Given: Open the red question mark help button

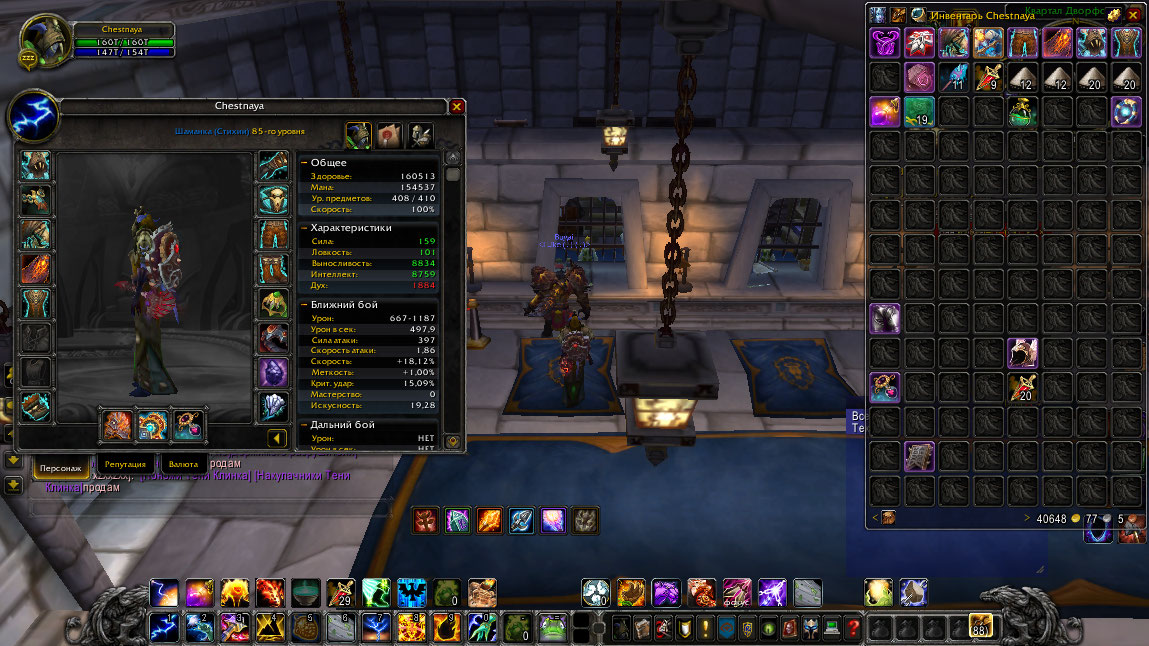Looking at the screenshot, I should [x=853, y=628].
